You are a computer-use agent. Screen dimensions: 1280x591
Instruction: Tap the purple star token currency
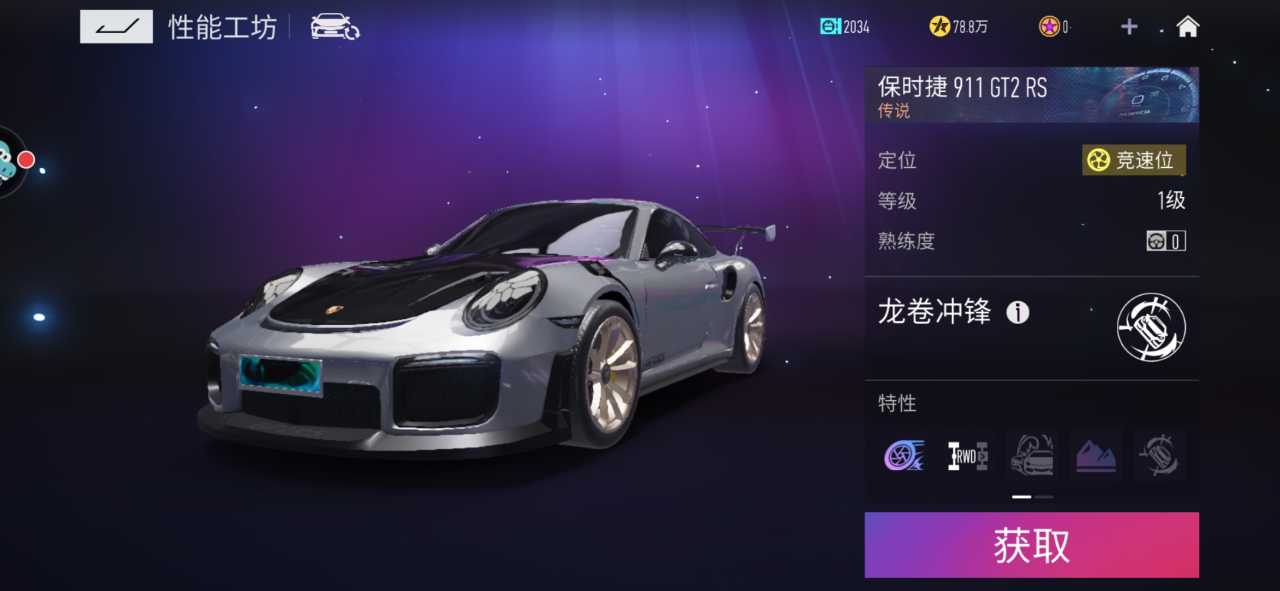(1053, 27)
